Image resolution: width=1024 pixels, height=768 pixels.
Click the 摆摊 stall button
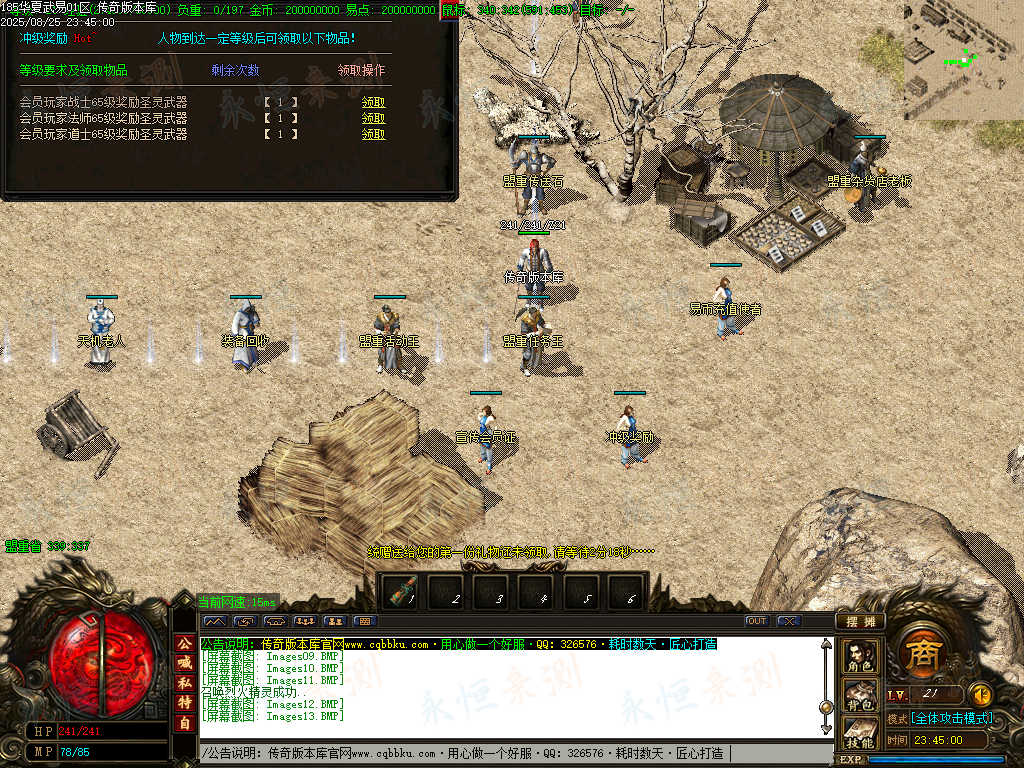[860, 621]
